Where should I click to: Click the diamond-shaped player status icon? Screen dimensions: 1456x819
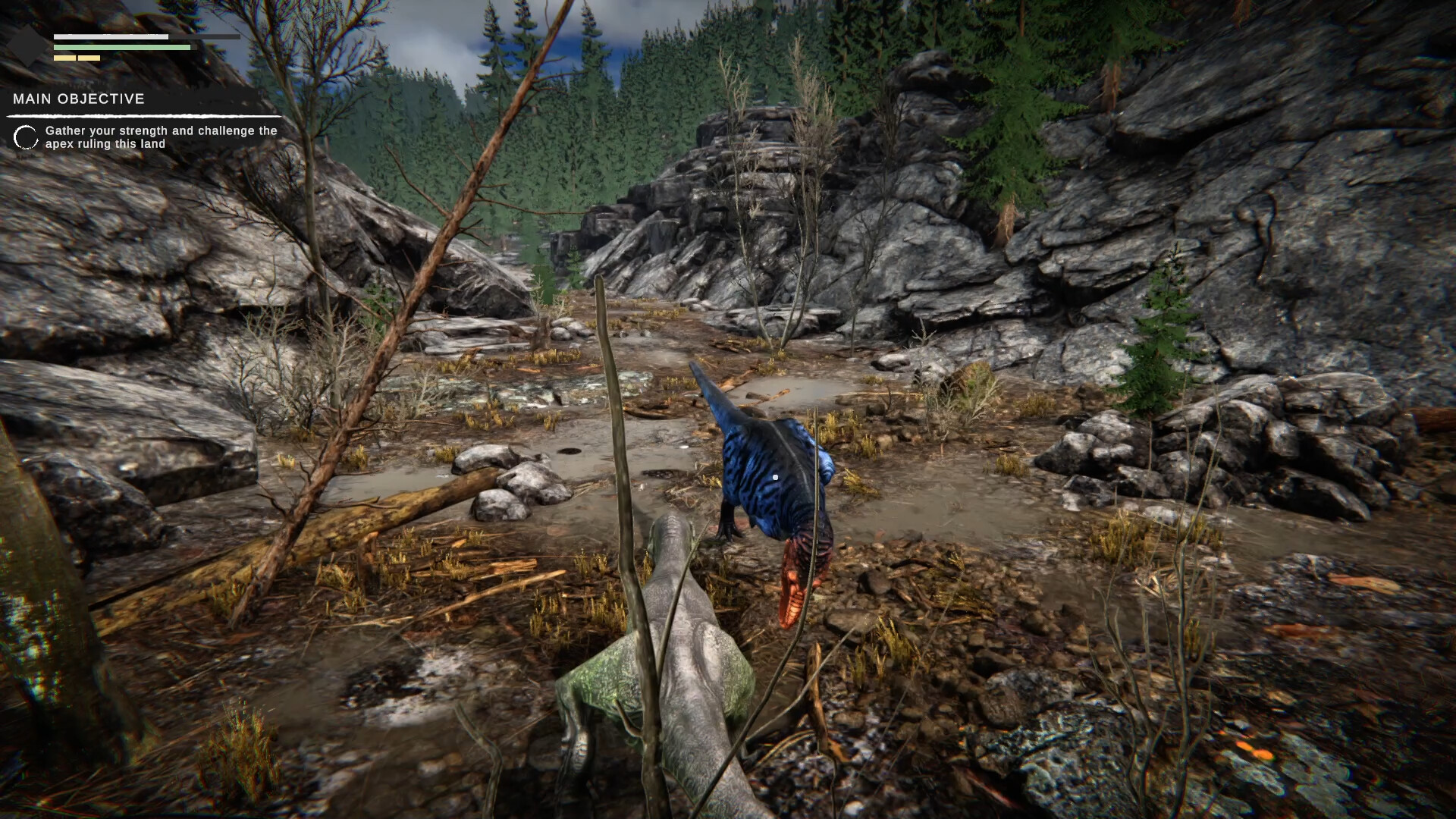point(27,45)
